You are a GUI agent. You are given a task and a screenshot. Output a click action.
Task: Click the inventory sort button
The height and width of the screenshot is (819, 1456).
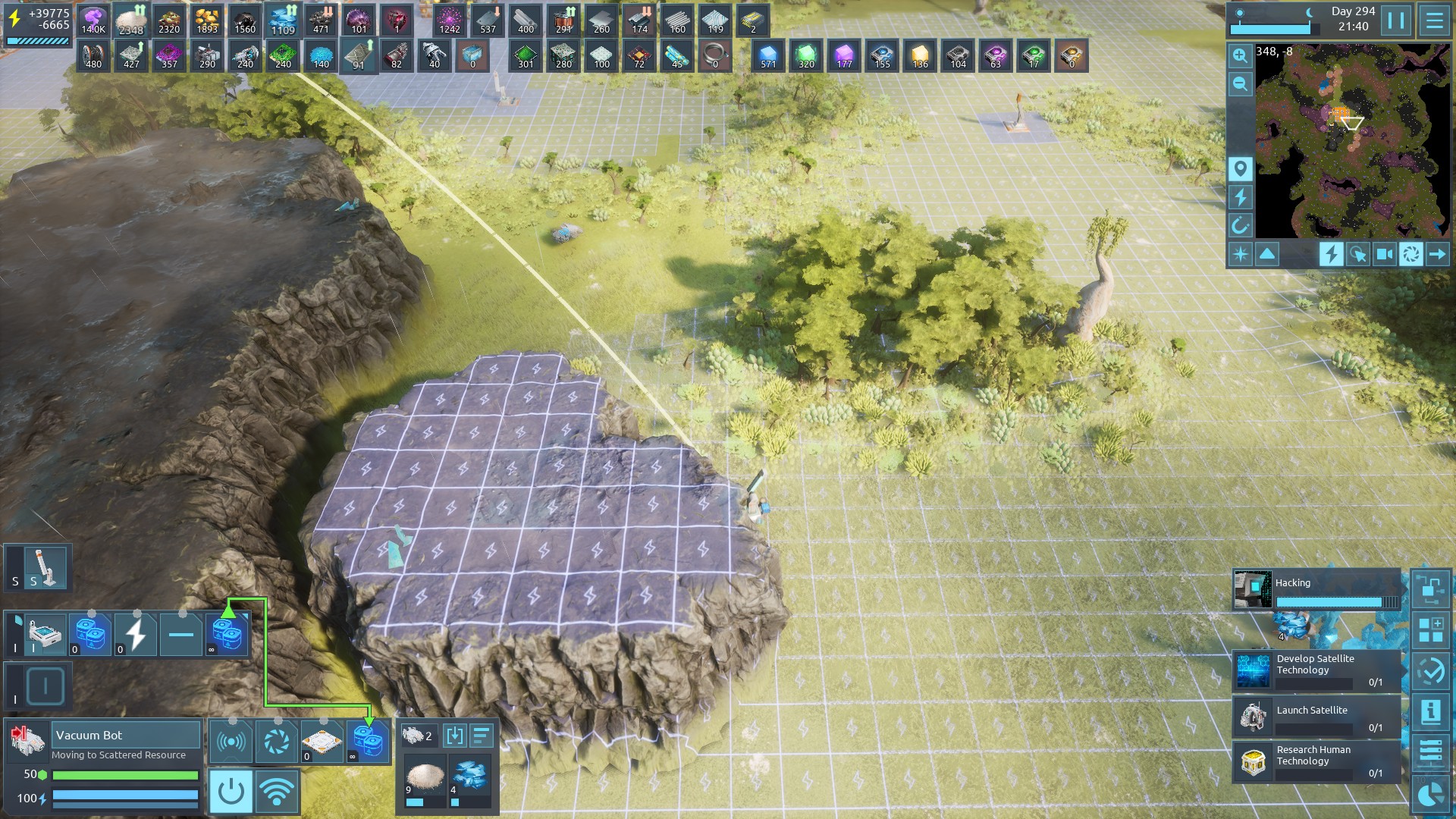[x=482, y=735]
